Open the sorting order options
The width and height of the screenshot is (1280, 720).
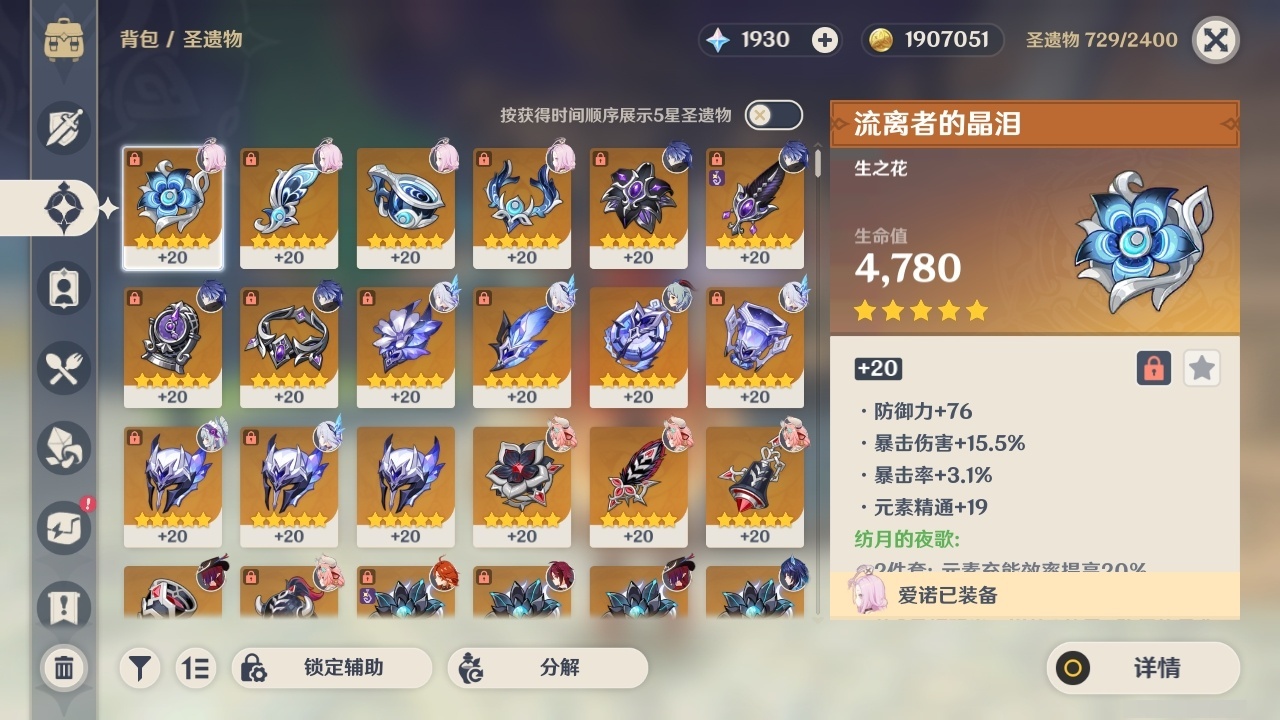pos(196,668)
